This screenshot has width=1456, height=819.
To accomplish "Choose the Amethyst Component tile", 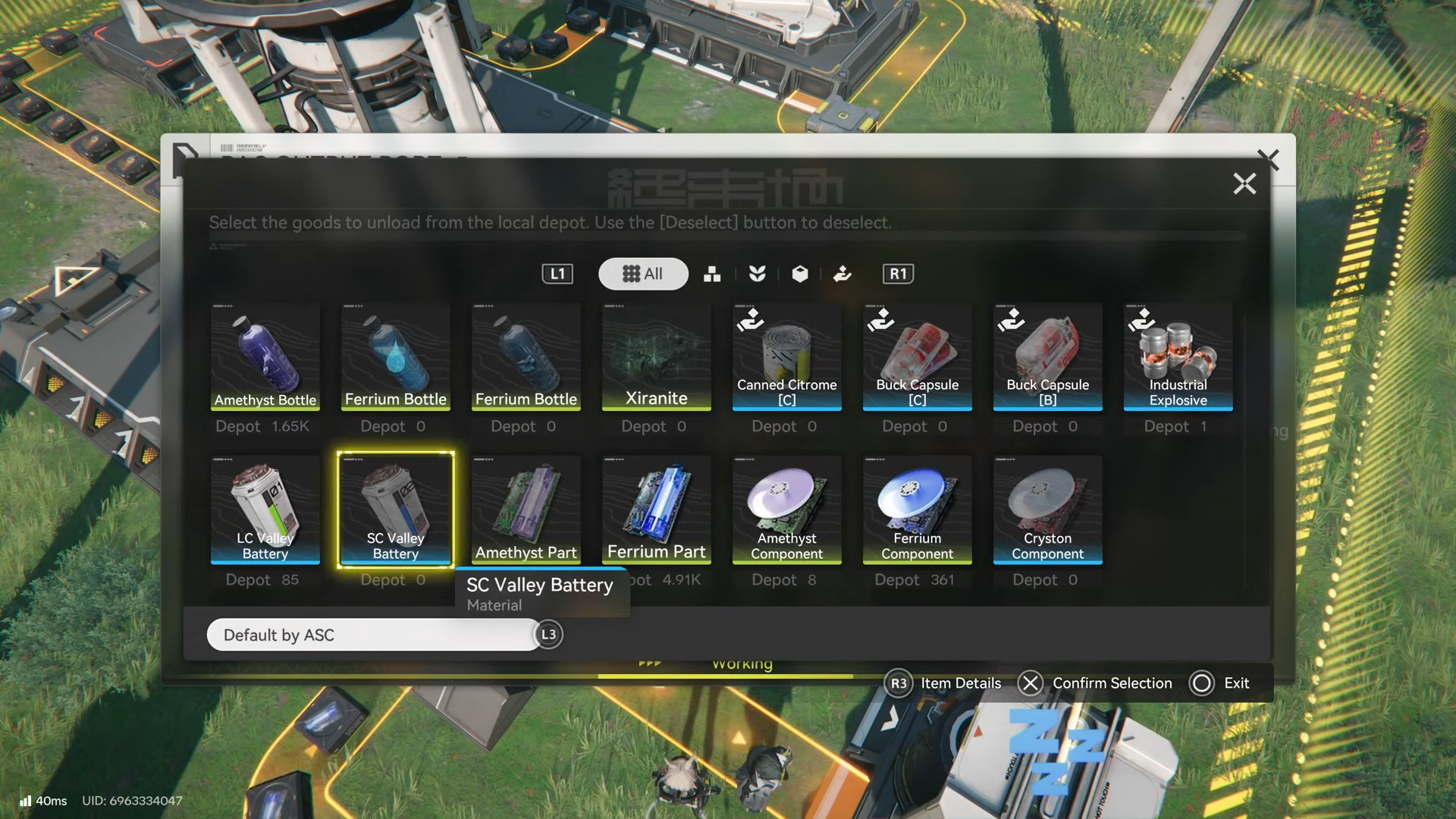I will click(786, 510).
